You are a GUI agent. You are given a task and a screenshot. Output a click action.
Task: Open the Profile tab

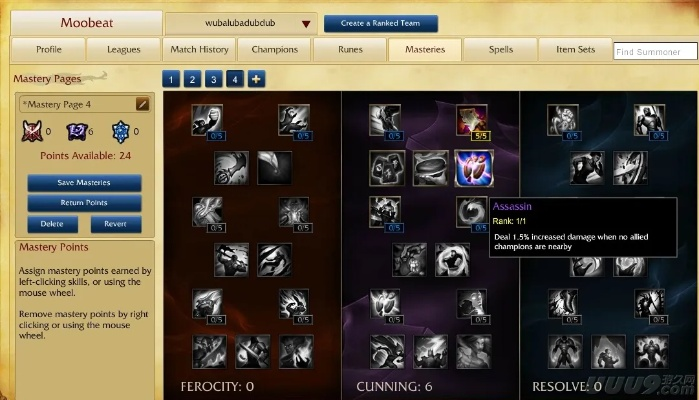click(48, 49)
